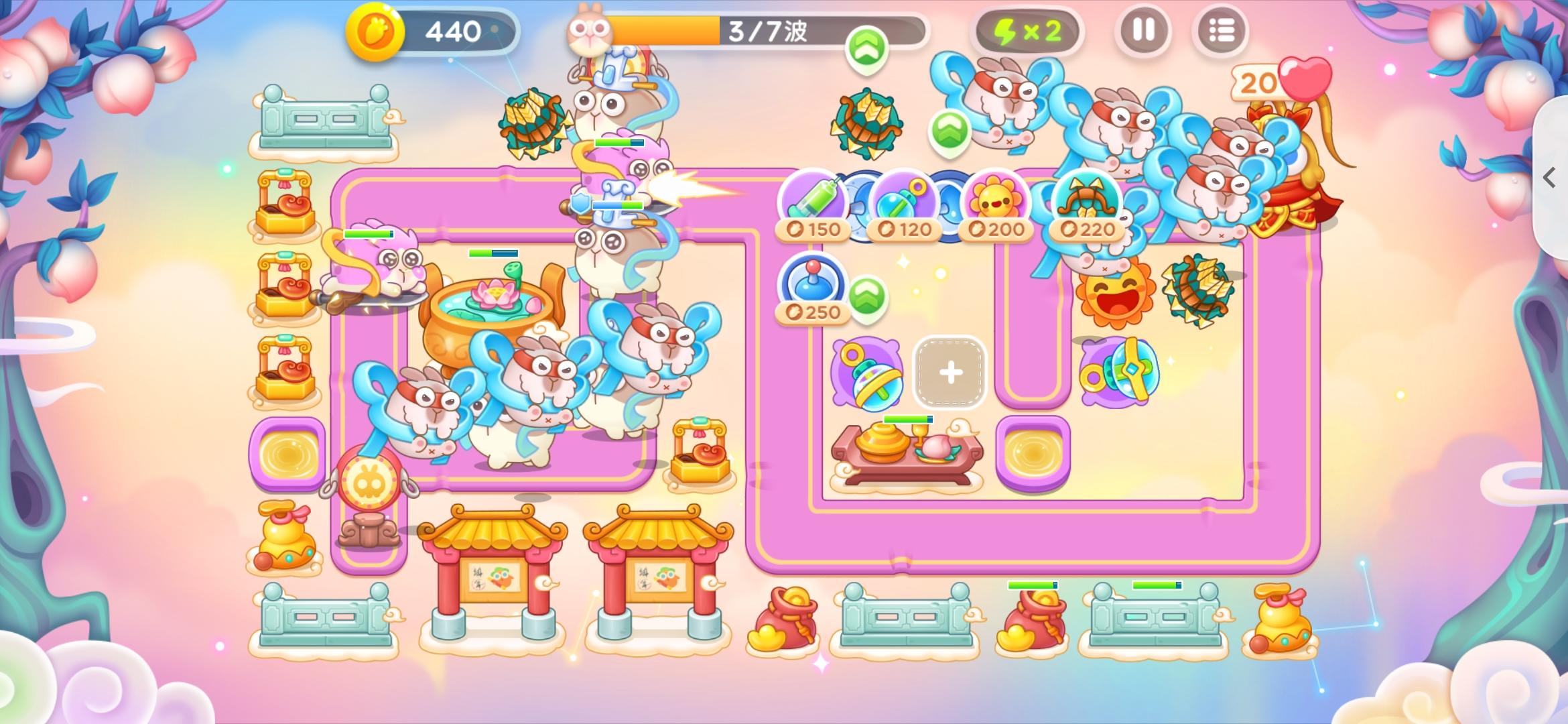
Task: Click the plus tile to build a tower
Action: pyautogui.click(x=949, y=373)
